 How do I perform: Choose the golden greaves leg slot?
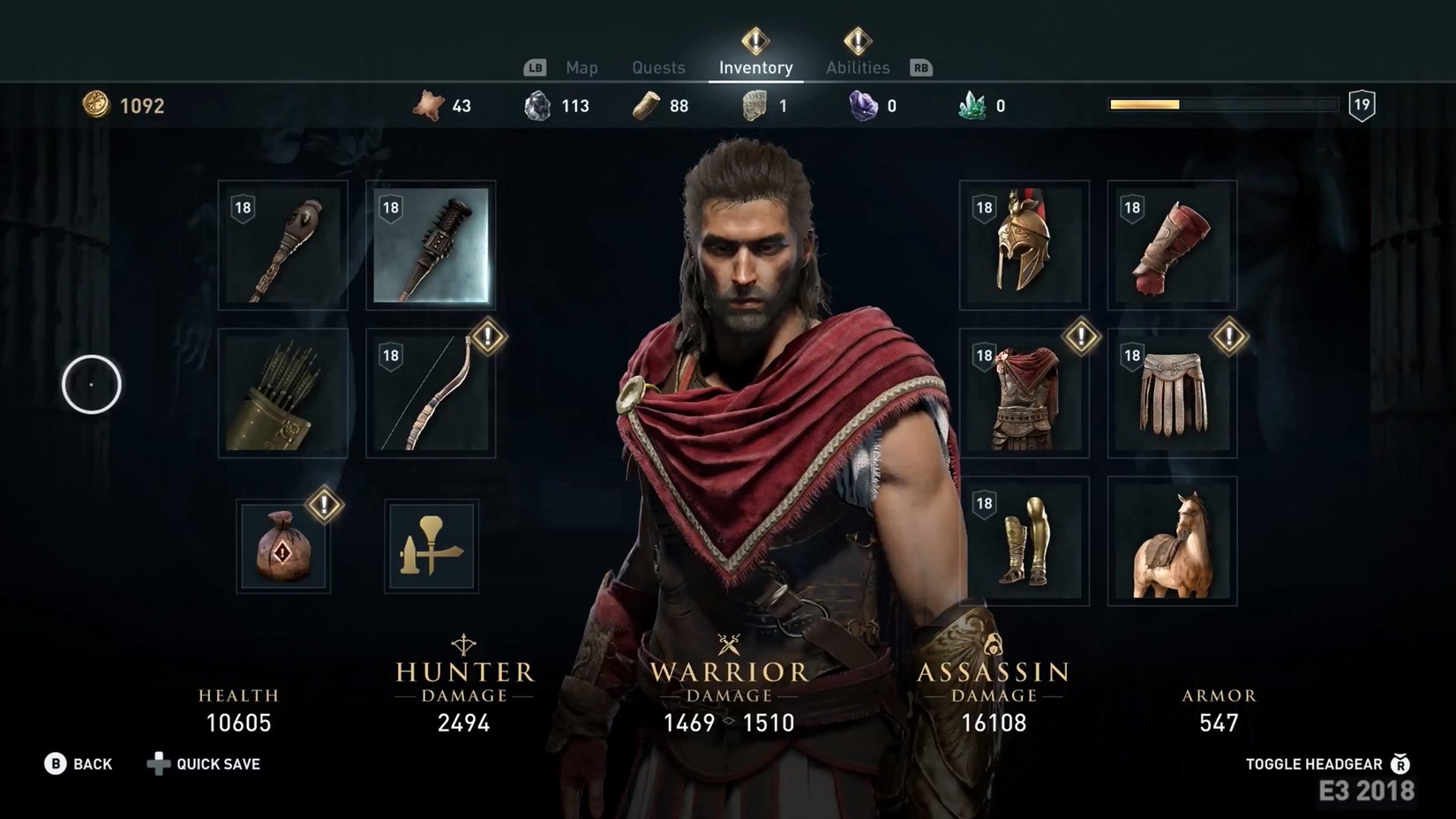click(x=1024, y=542)
